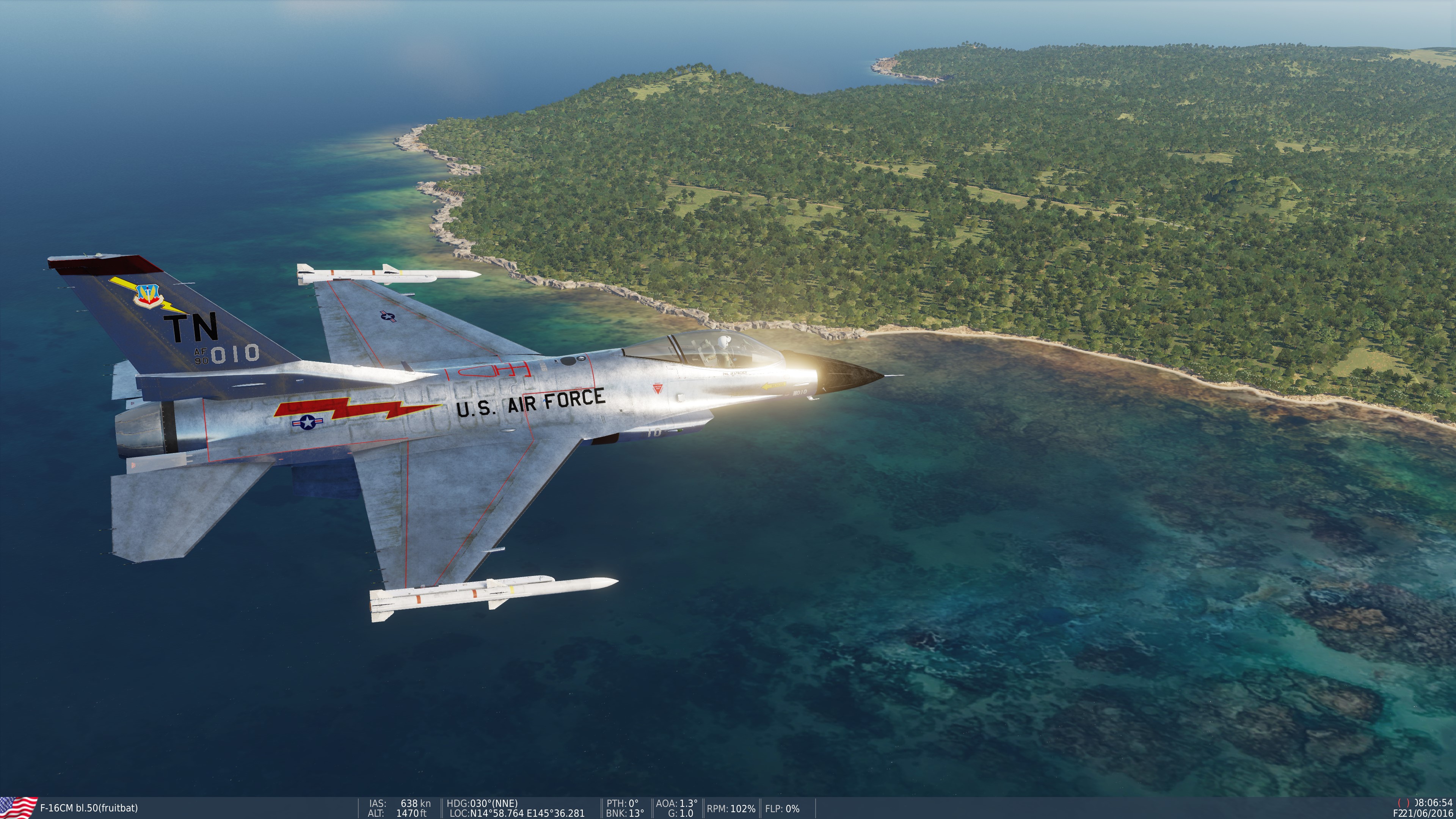Select the AOA angle-of-attack indicator
Viewport: 1456px width, 819px height.
click(675, 802)
